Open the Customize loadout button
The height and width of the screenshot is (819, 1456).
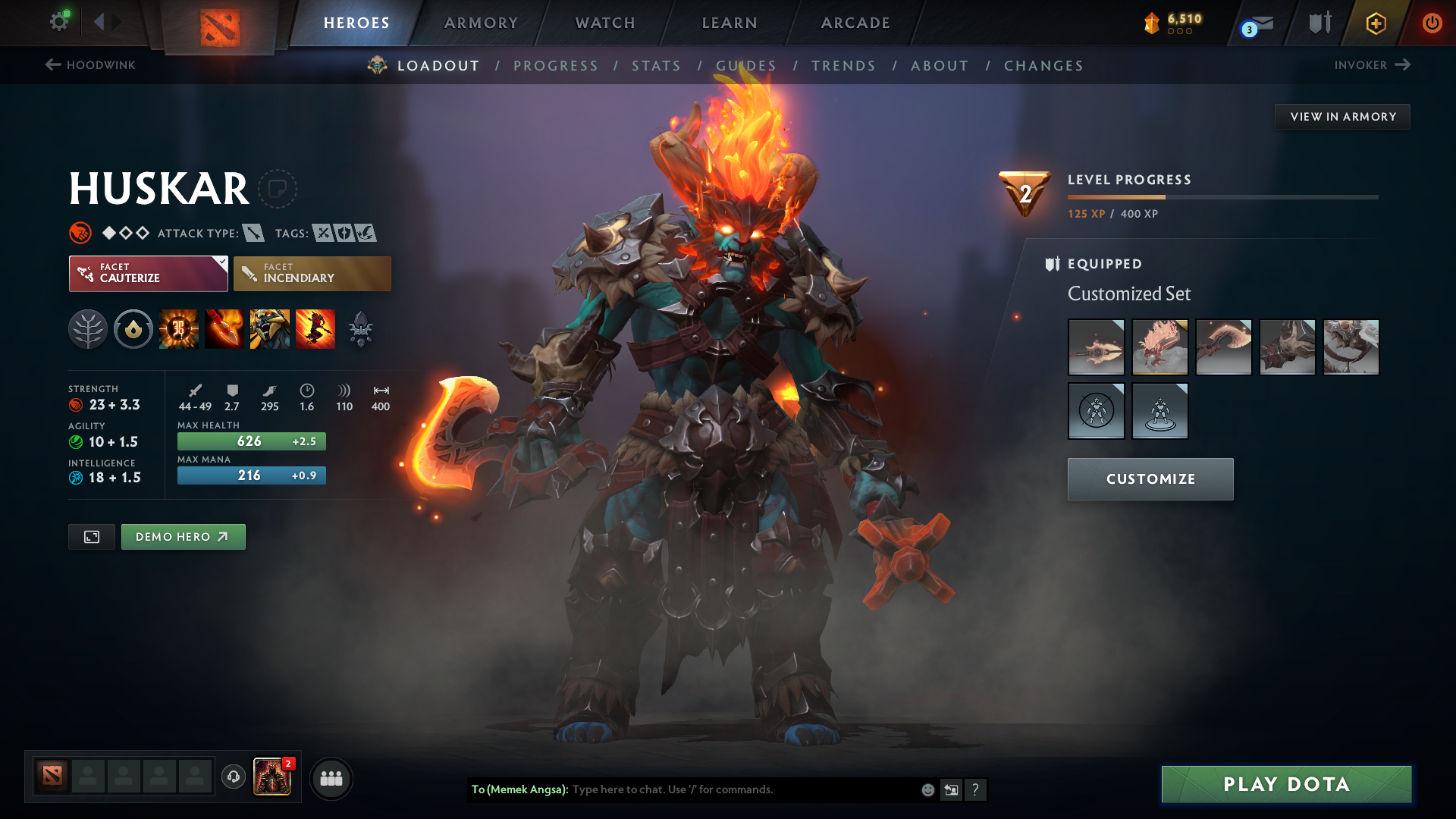point(1150,479)
